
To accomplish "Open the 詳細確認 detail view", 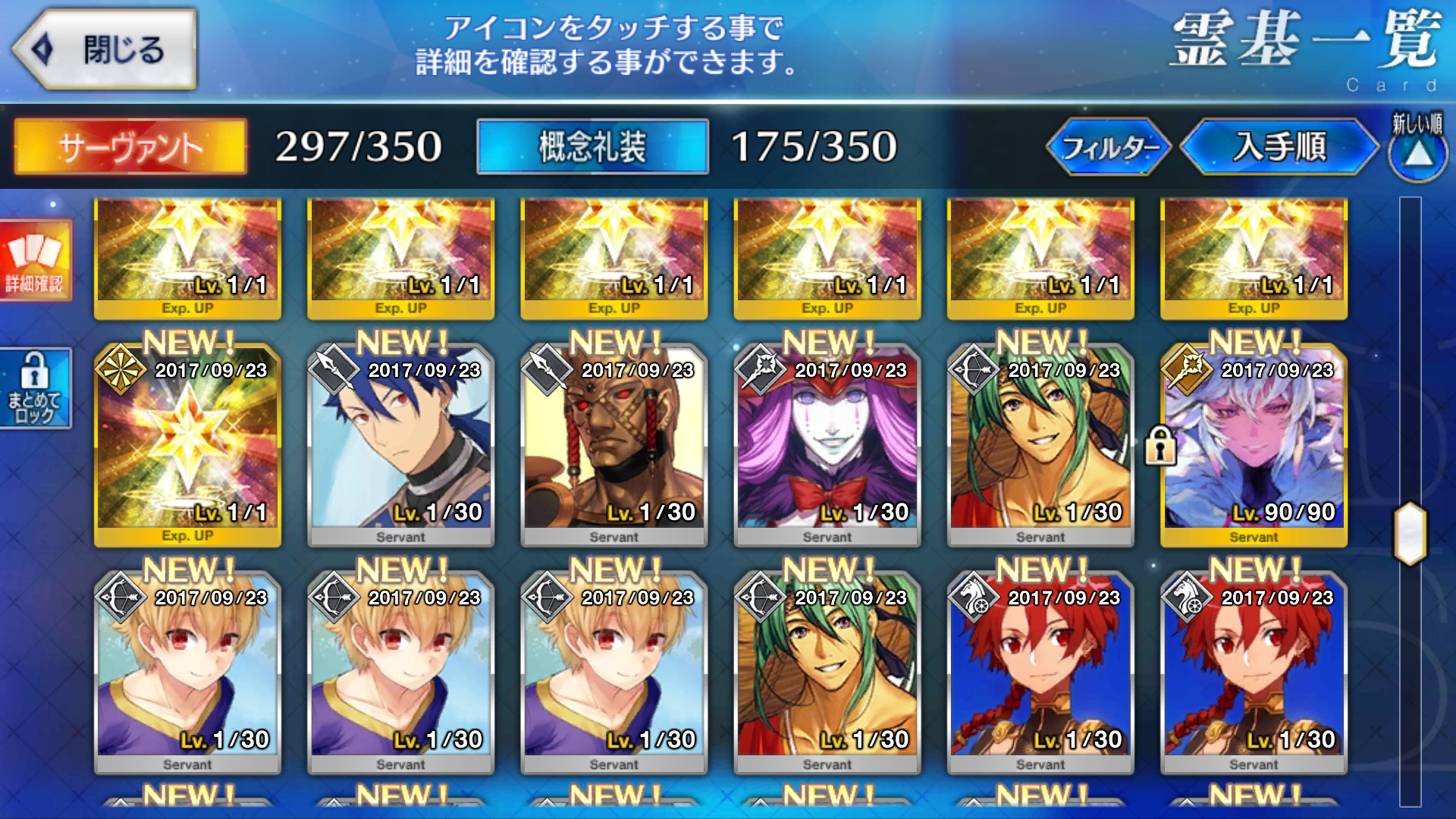I will pyautogui.click(x=35, y=260).
